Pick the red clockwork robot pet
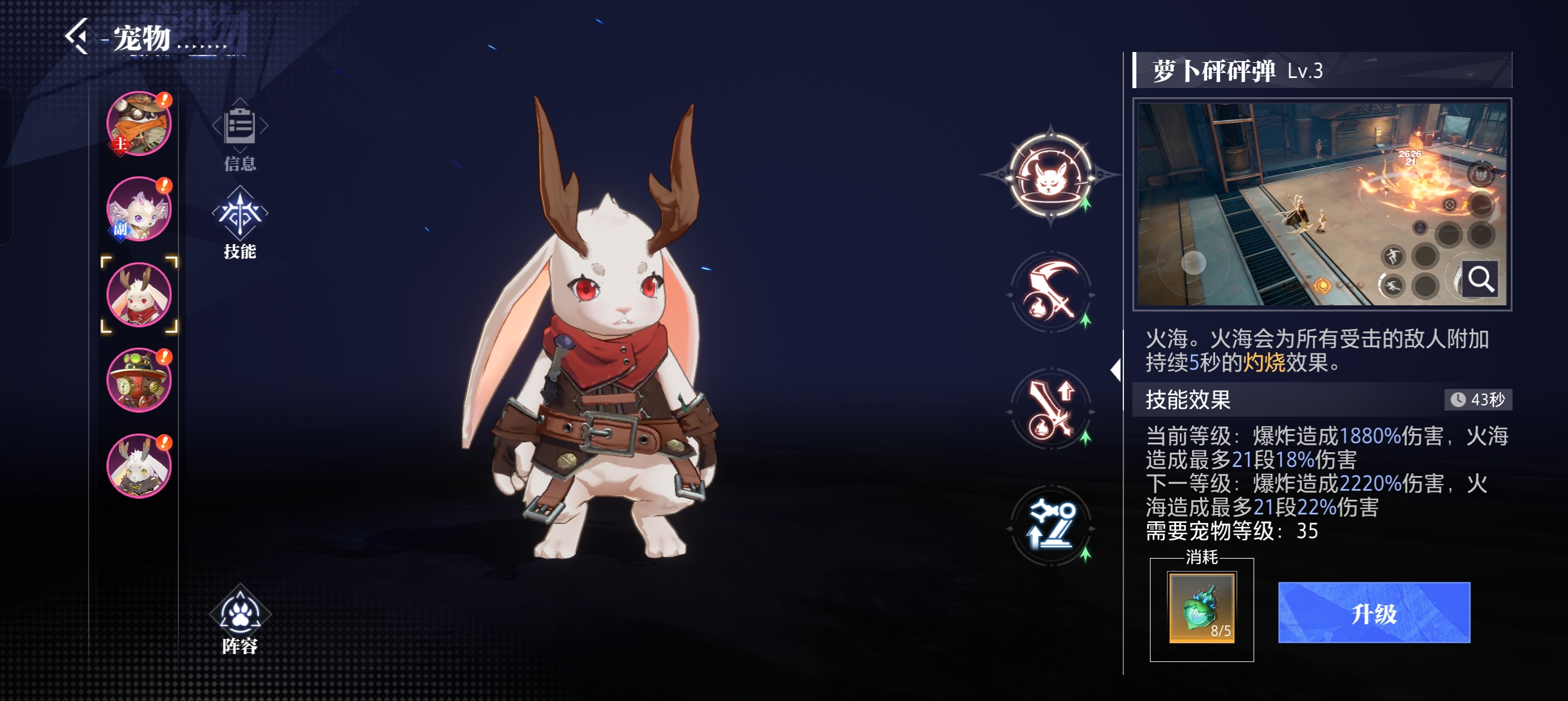Screen dimensions: 1568x701 coord(139,380)
